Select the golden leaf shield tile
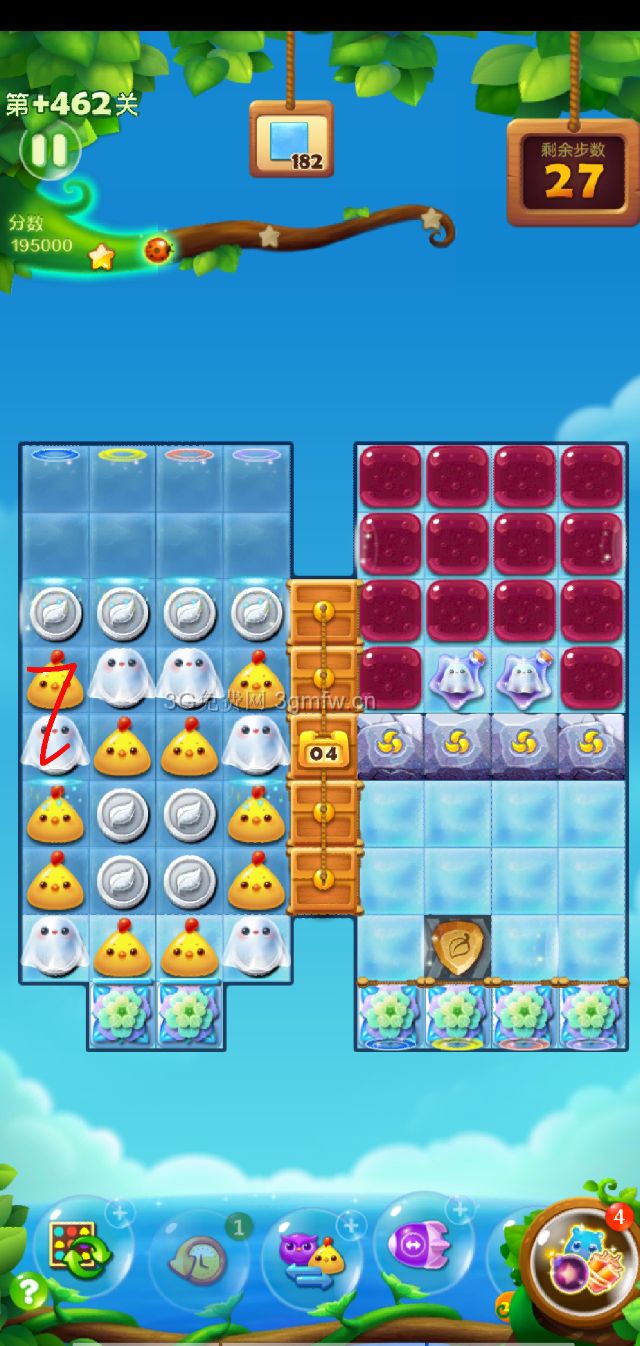 [x=458, y=947]
